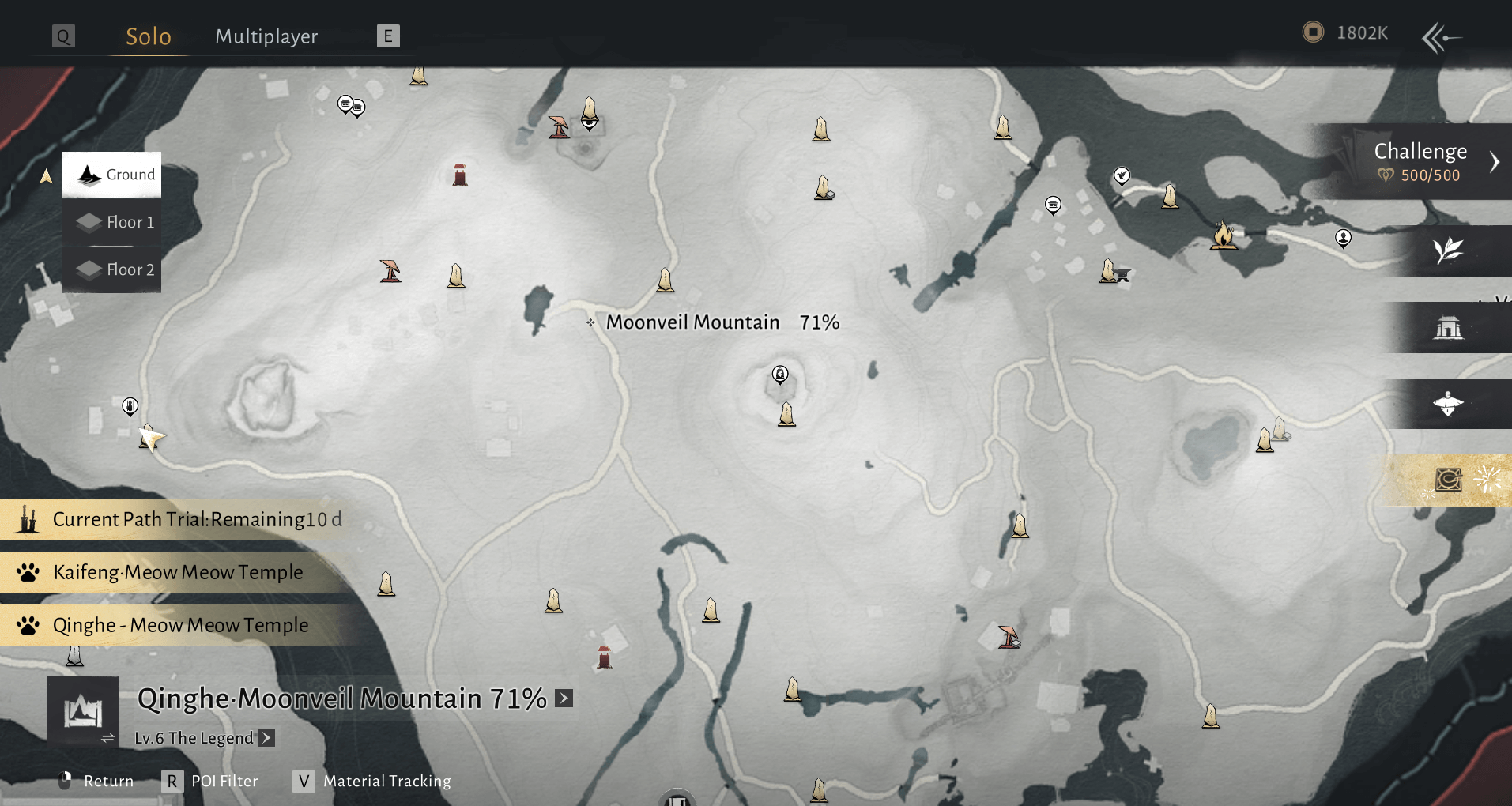This screenshot has height=806, width=1512.
Task: Click the campfire marker on the map
Action: point(1224,235)
